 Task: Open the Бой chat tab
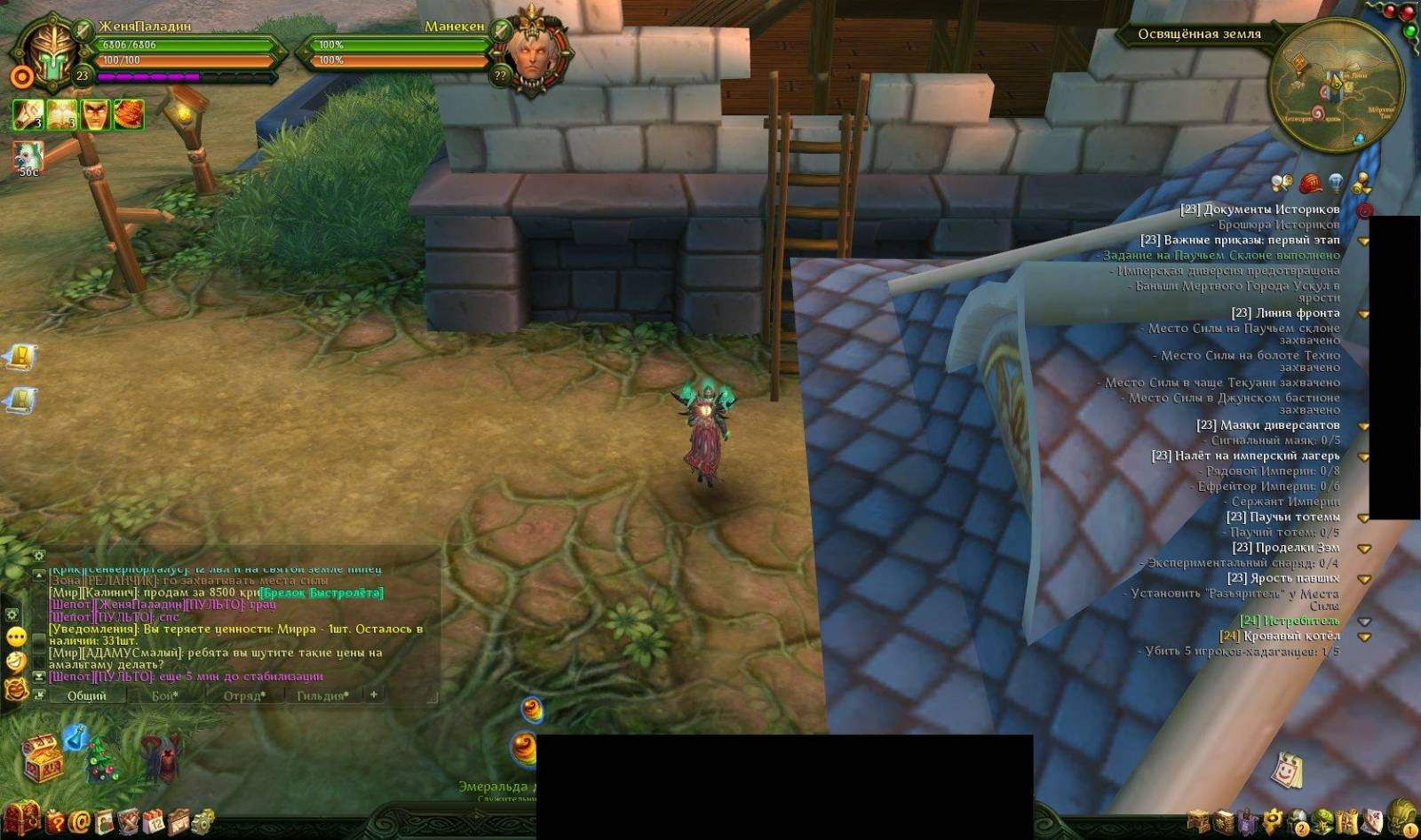coord(165,695)
